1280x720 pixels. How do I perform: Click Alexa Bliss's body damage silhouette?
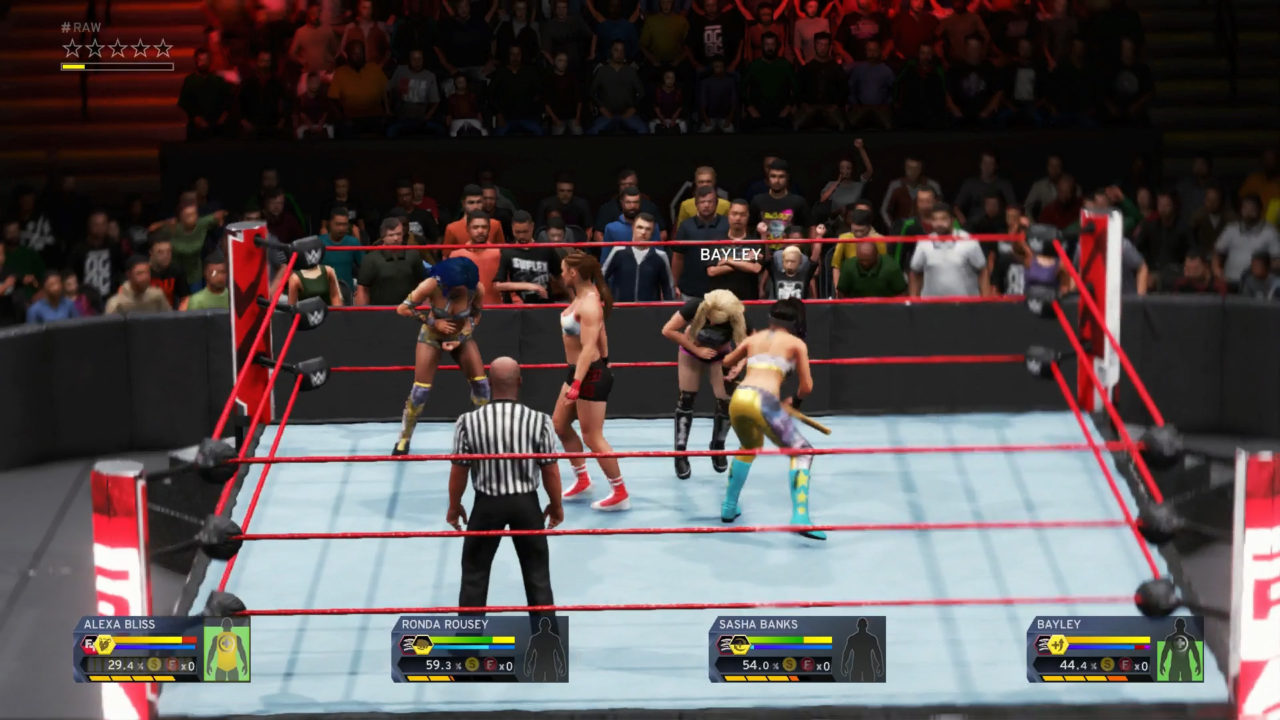[227, 651]
